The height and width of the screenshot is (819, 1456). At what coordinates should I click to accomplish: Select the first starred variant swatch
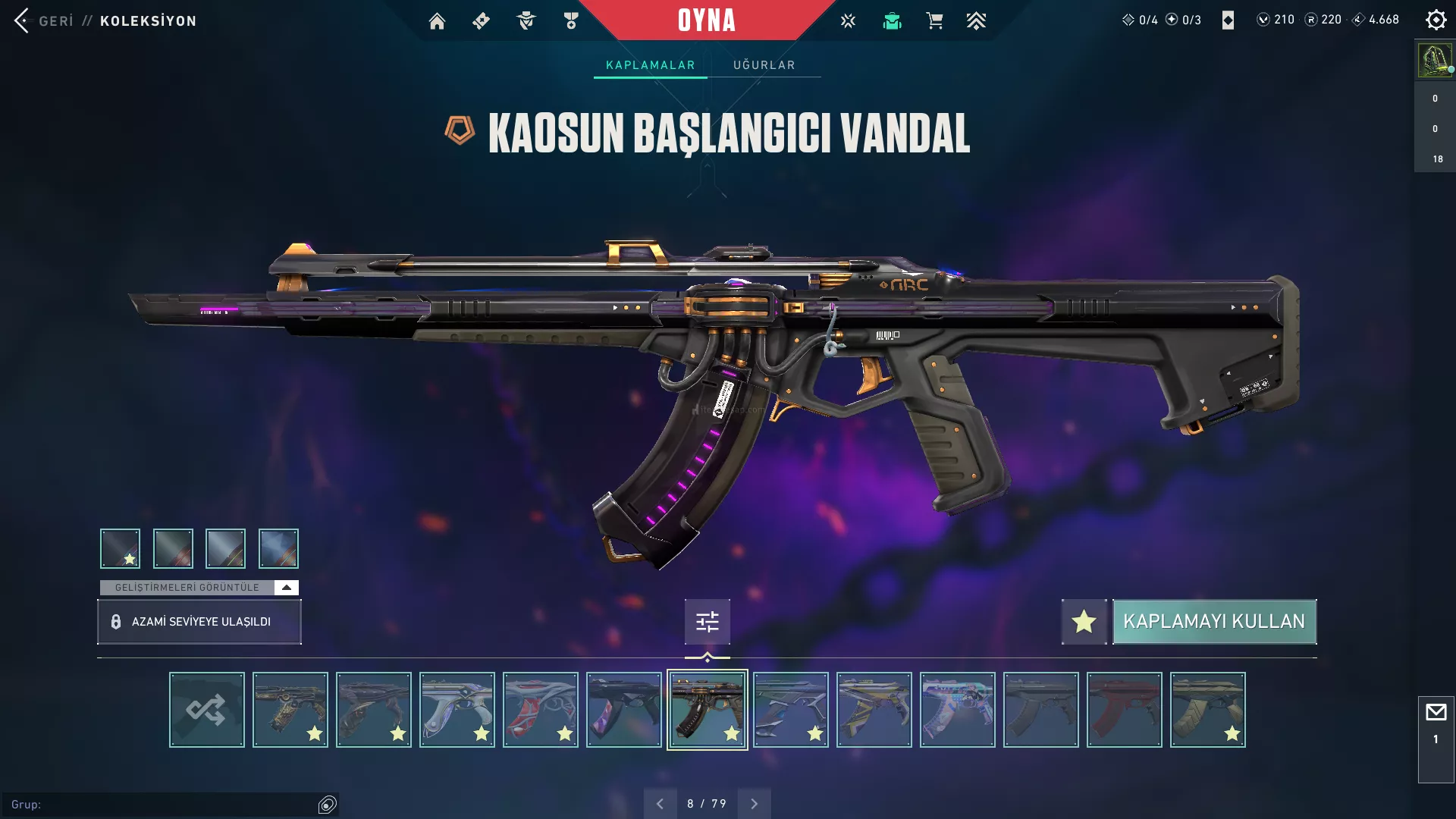120,548
